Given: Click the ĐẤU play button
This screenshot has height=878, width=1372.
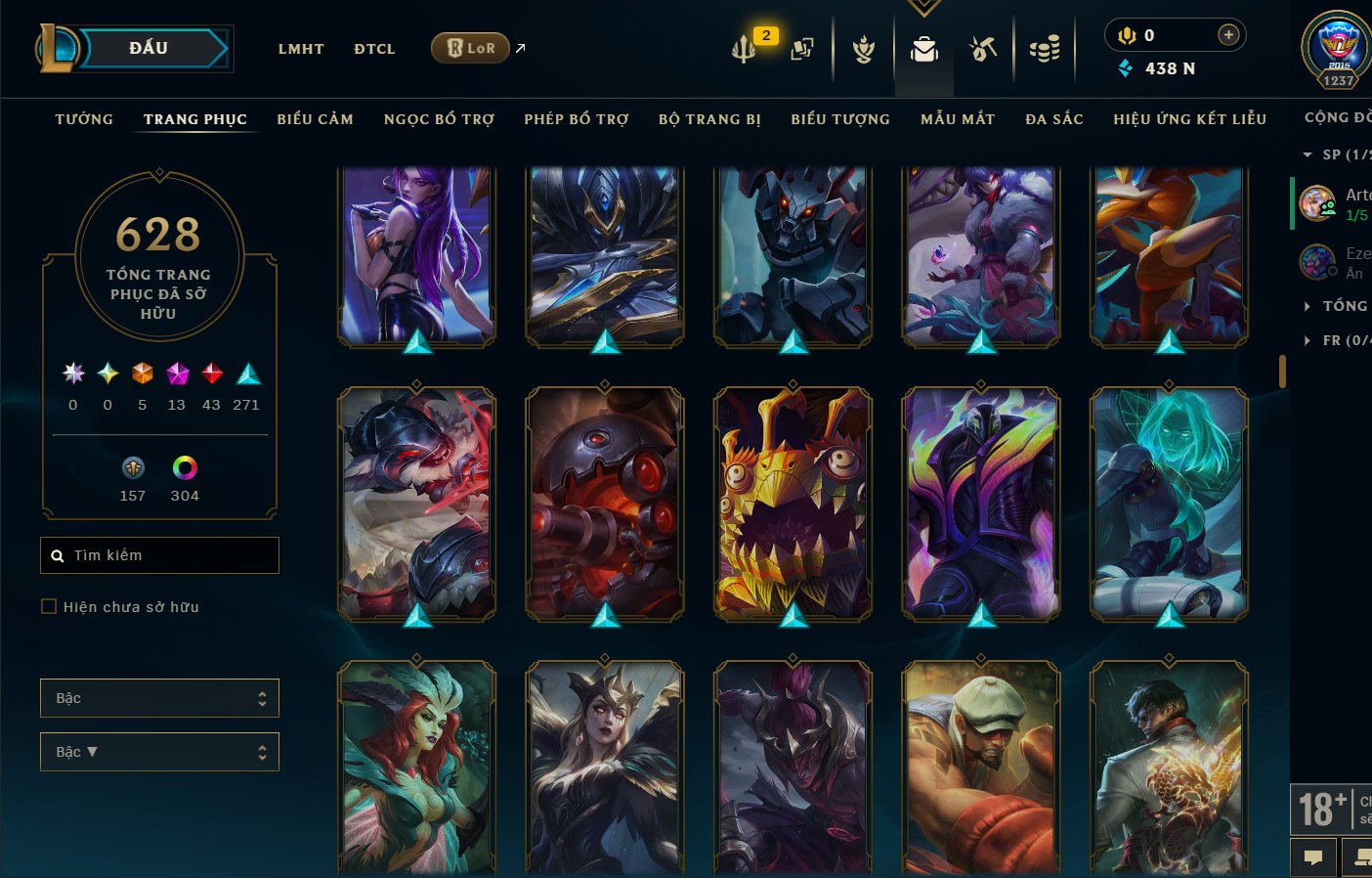Looking at the screenshot, I should click(x=150, y=49).
